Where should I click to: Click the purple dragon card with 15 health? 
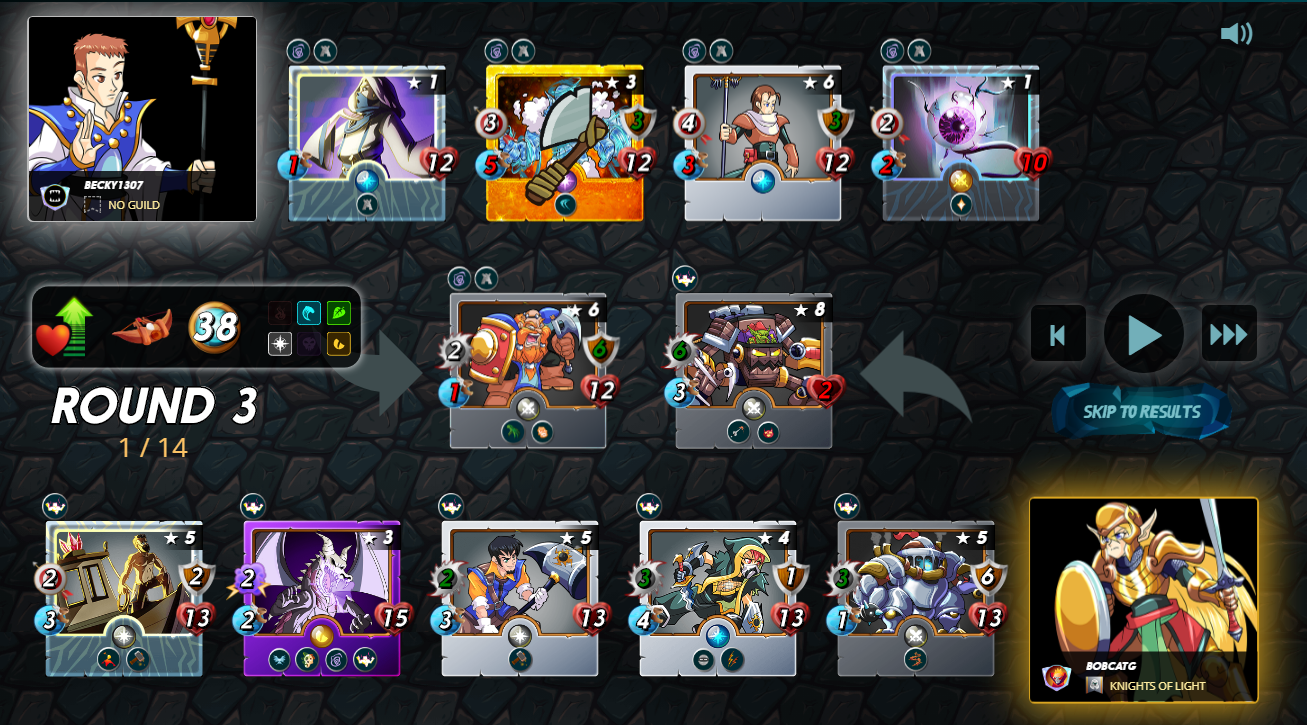(x=320, y=590)
